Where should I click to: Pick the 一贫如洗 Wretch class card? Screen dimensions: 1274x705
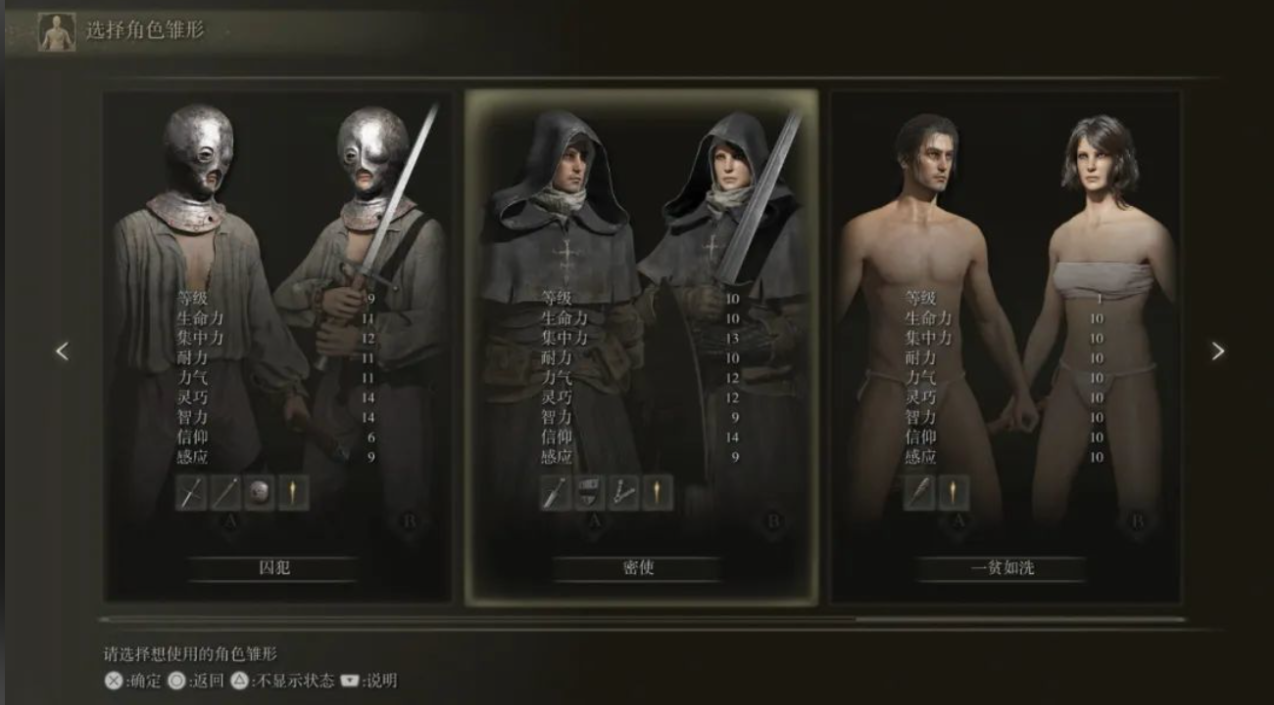(1004, 345)
